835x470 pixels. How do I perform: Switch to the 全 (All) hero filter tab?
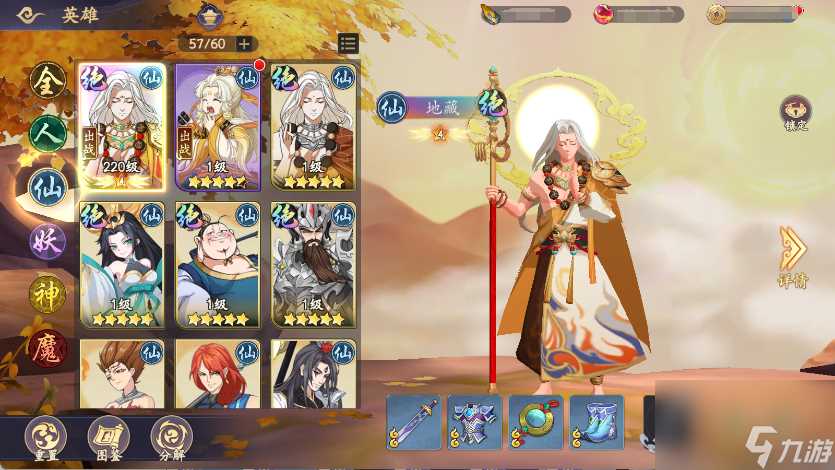[x=47, y=82]
